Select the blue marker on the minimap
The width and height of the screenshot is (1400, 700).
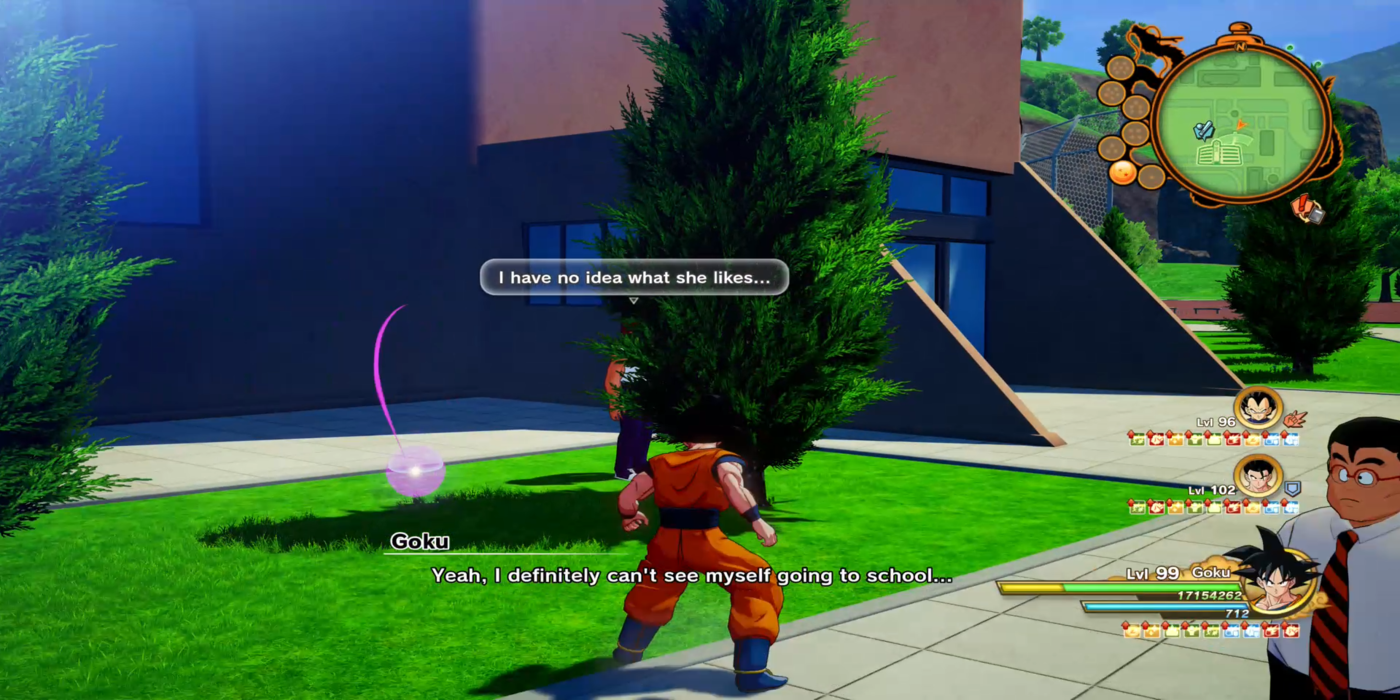[x=1205, y=130]
